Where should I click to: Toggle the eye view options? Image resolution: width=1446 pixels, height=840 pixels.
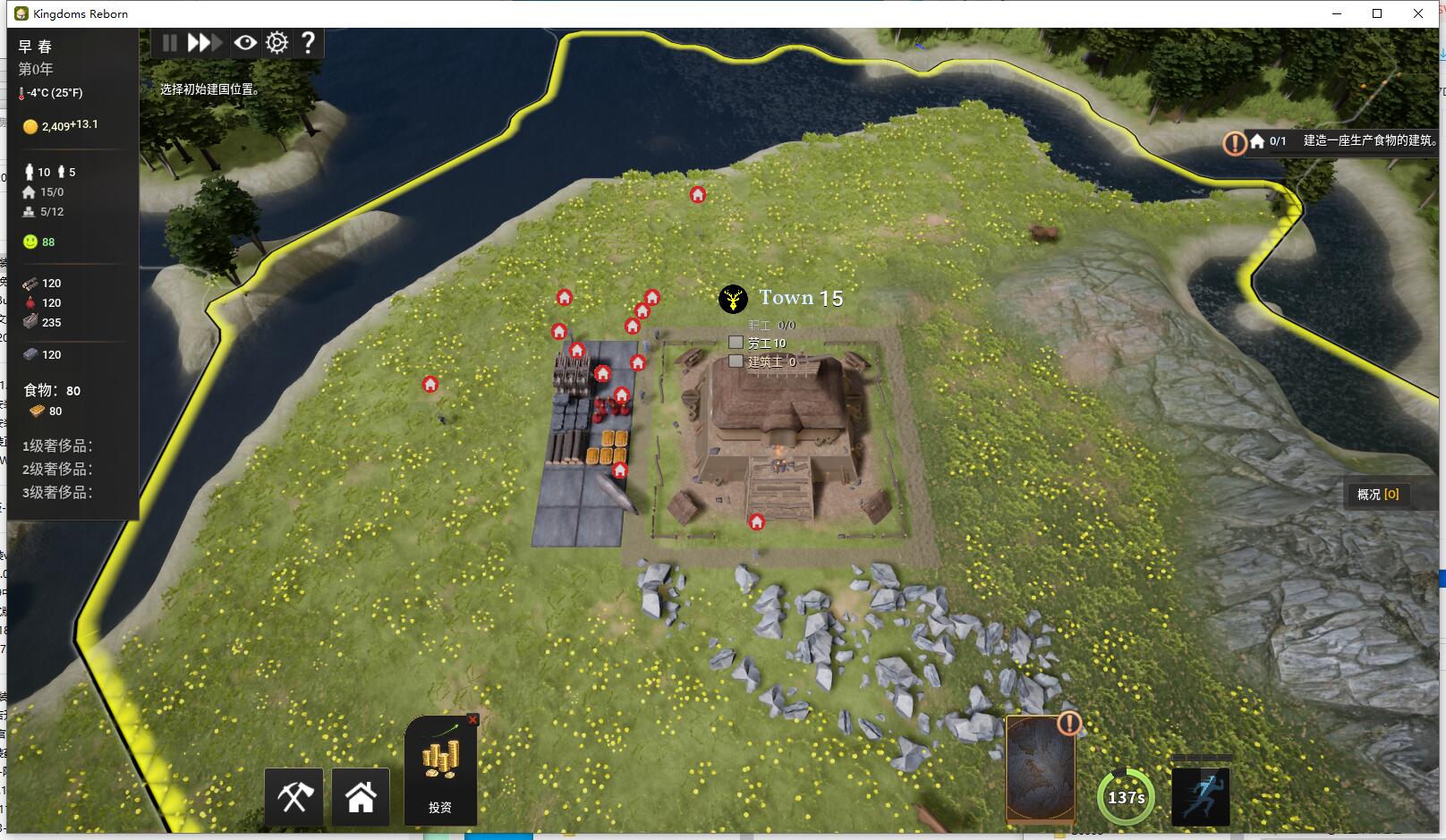244,43
